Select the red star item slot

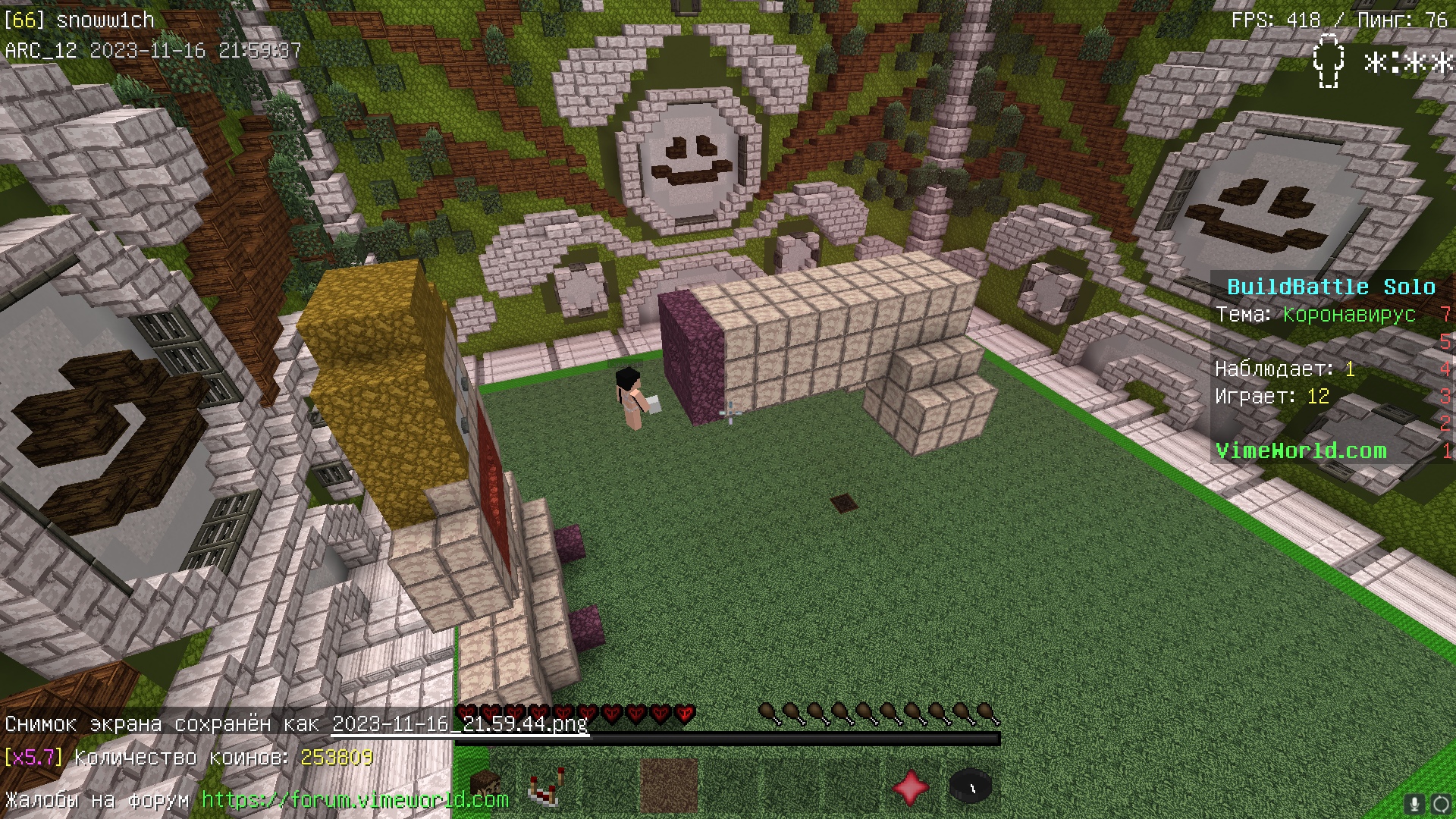coord(911,786)
